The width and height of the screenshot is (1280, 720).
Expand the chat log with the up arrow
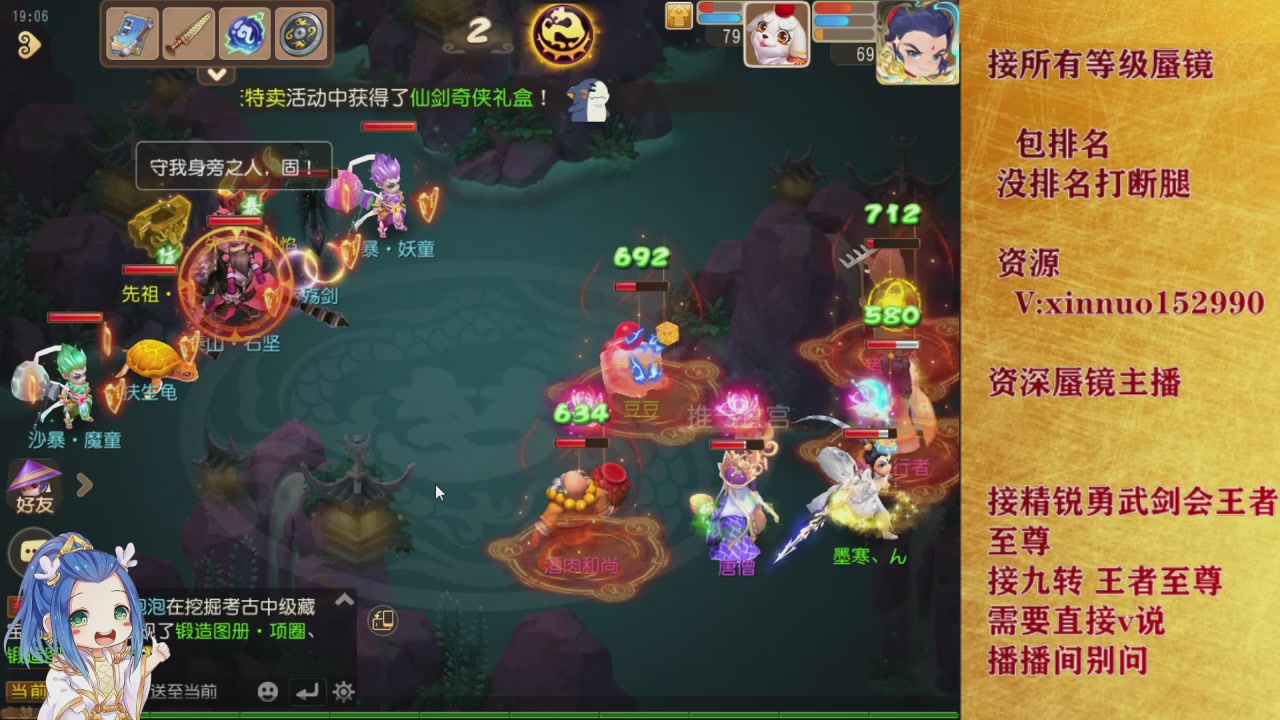pos(344,596)
